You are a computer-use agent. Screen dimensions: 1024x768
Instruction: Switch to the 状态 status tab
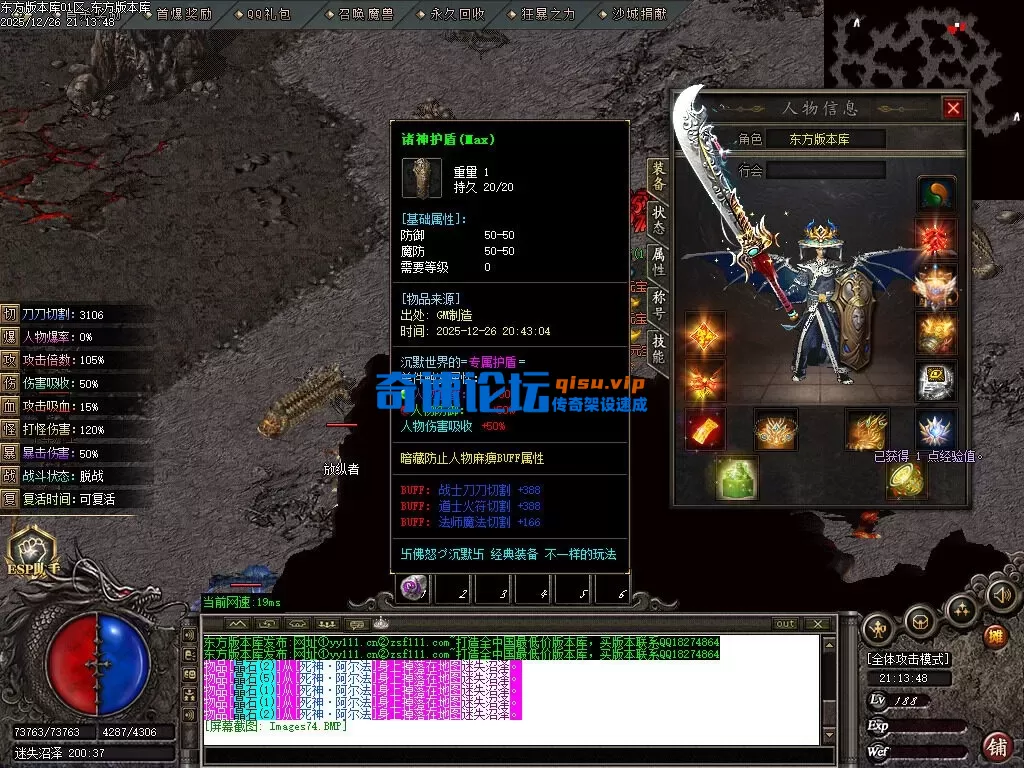(658, 217)
